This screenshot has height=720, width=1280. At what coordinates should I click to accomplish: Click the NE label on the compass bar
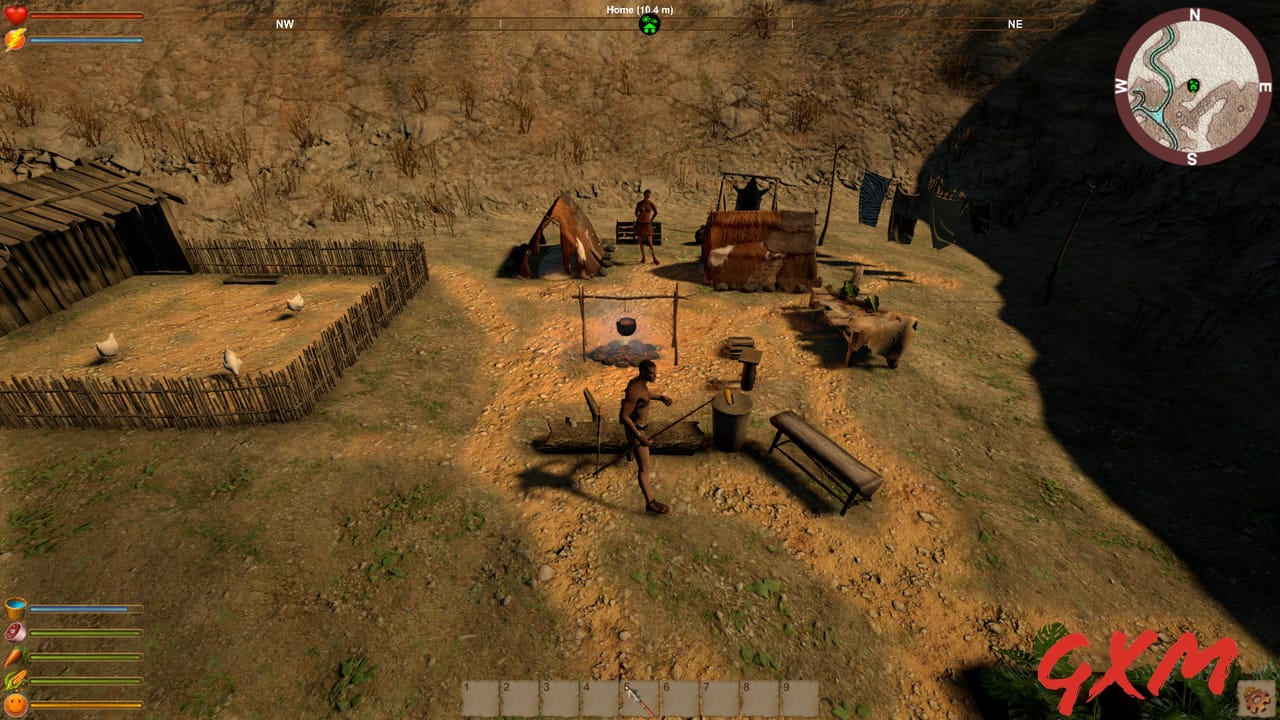[x=1015, y=23]
